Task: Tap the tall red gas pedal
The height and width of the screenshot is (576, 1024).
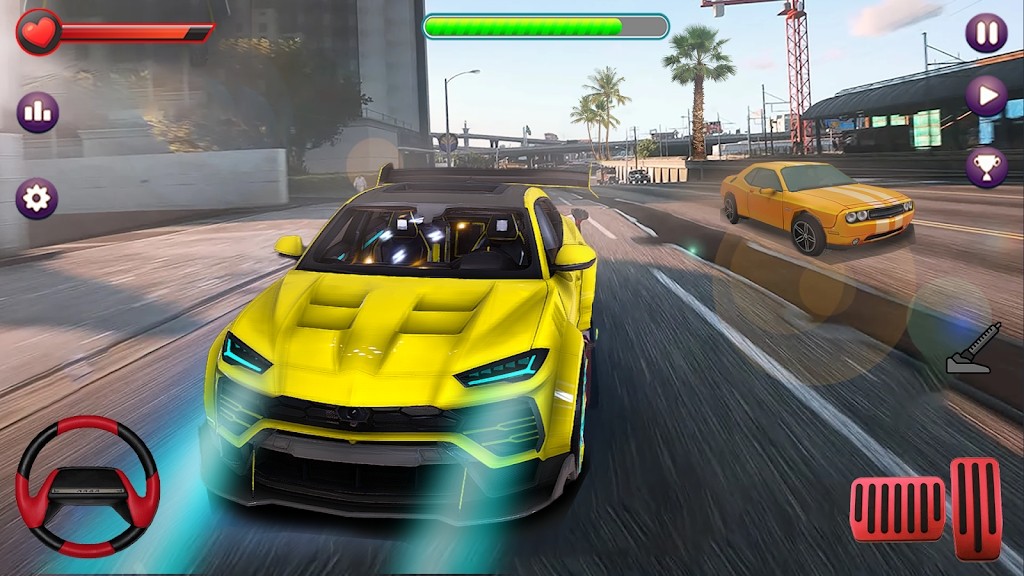Action: click(976, 508)
